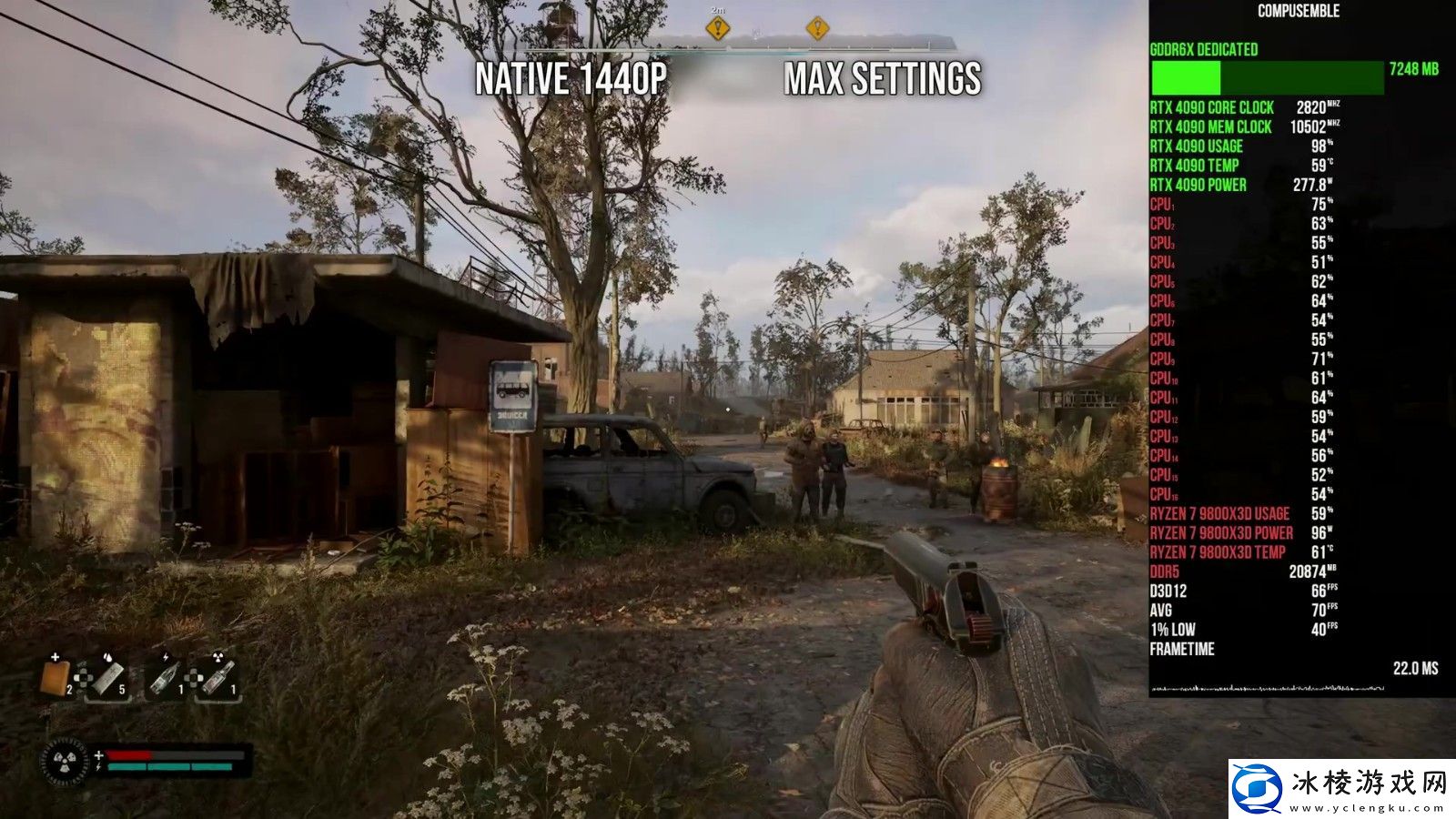Screen dimensions: 1456x819
Task: Use the bandage quick slot item
Action: pyautogui.click(x=108, y=678)
